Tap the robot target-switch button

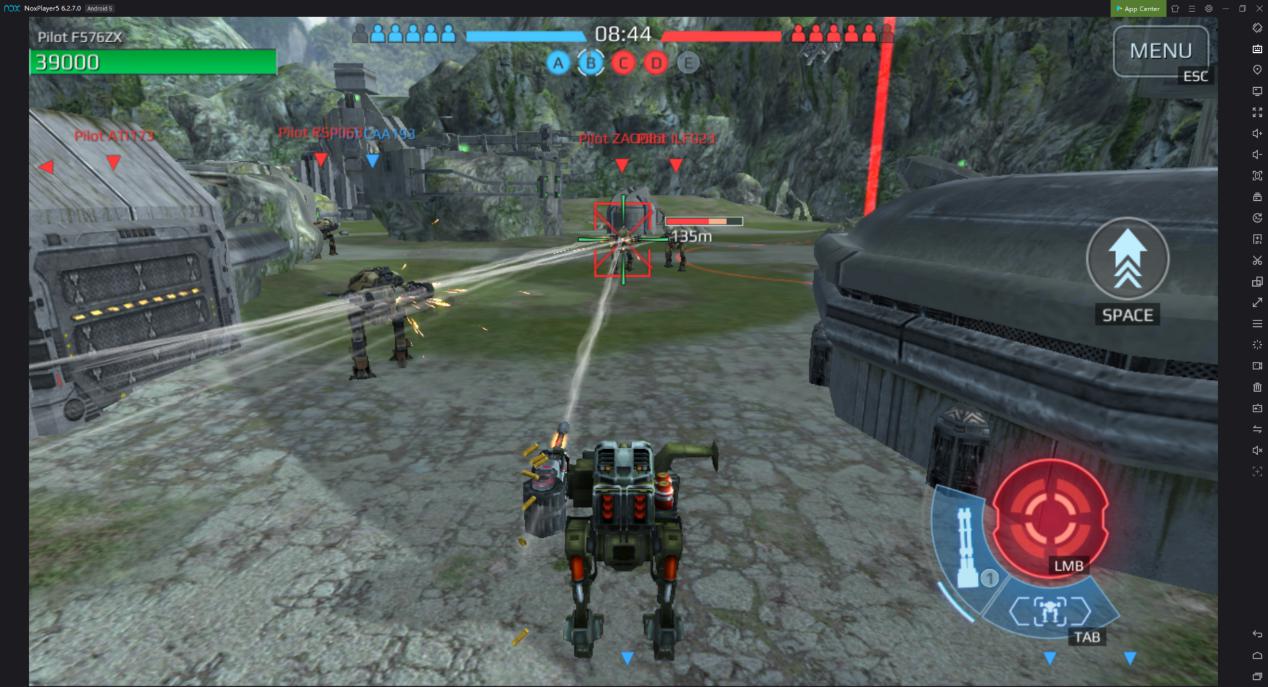1049,609
